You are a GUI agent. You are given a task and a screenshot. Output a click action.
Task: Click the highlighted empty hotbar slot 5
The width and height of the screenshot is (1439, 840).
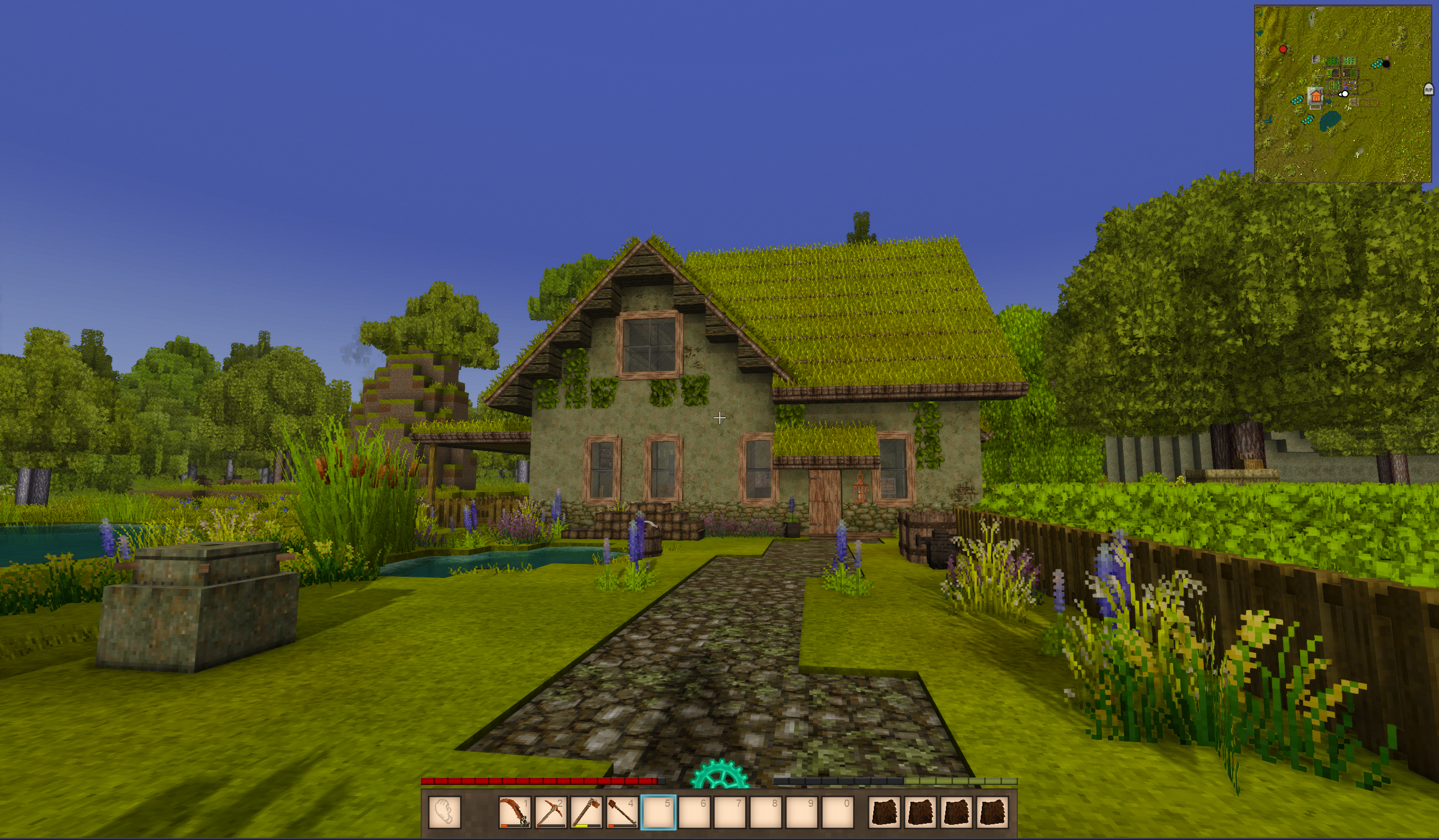[658, 811]
